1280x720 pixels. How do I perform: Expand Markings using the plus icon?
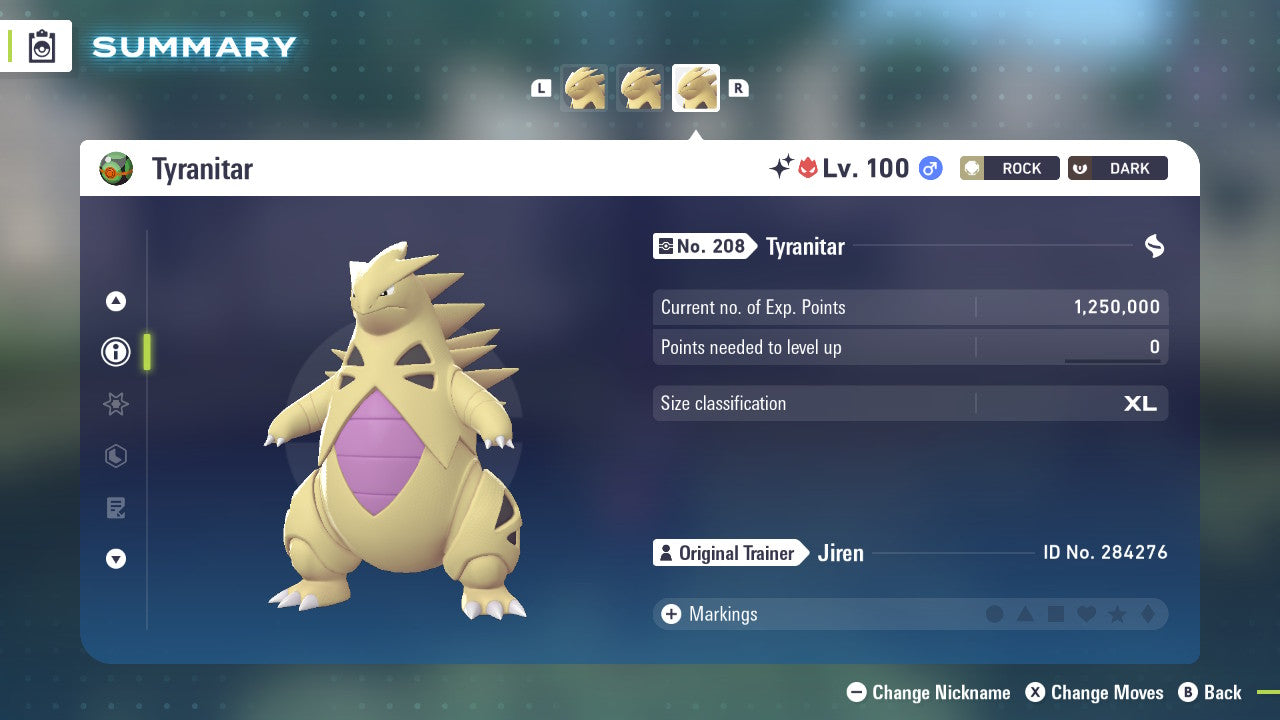pyautogui.click(x=670, y=614)
